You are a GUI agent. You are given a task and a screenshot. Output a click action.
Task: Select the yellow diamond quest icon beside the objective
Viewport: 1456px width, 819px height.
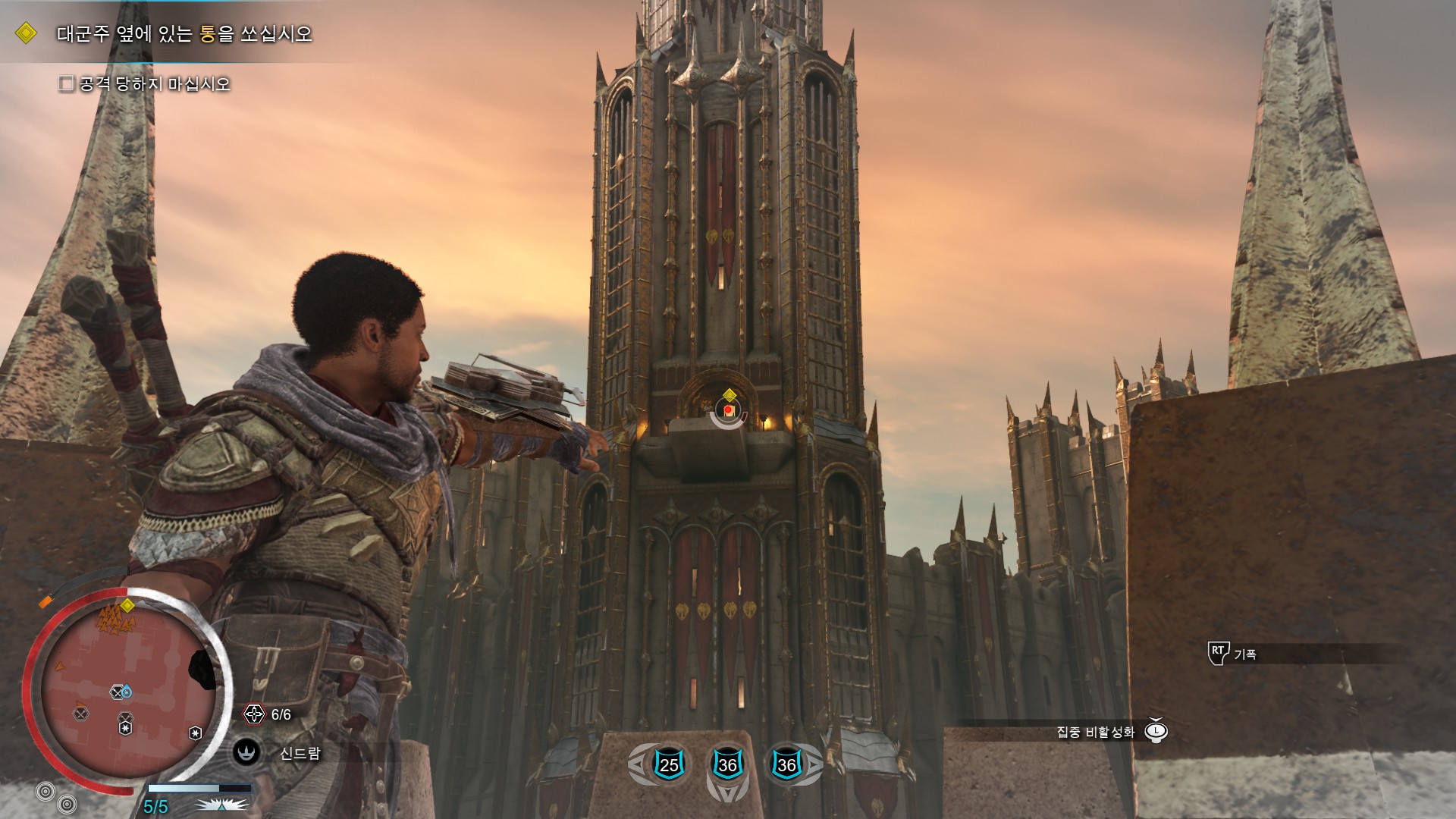pos(26,33)
